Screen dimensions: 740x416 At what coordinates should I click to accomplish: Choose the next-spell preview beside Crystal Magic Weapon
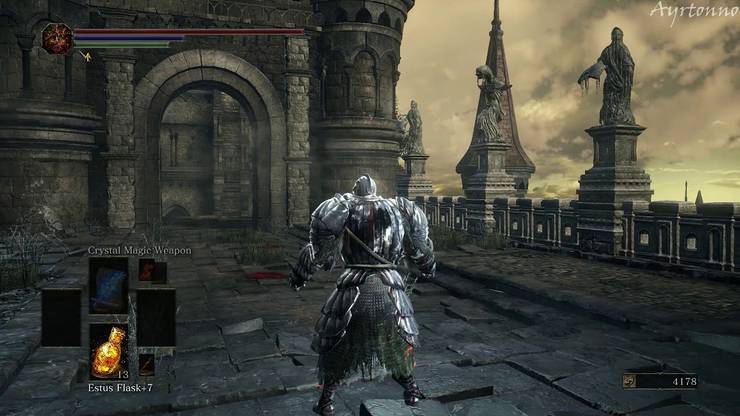coord(152,271)
